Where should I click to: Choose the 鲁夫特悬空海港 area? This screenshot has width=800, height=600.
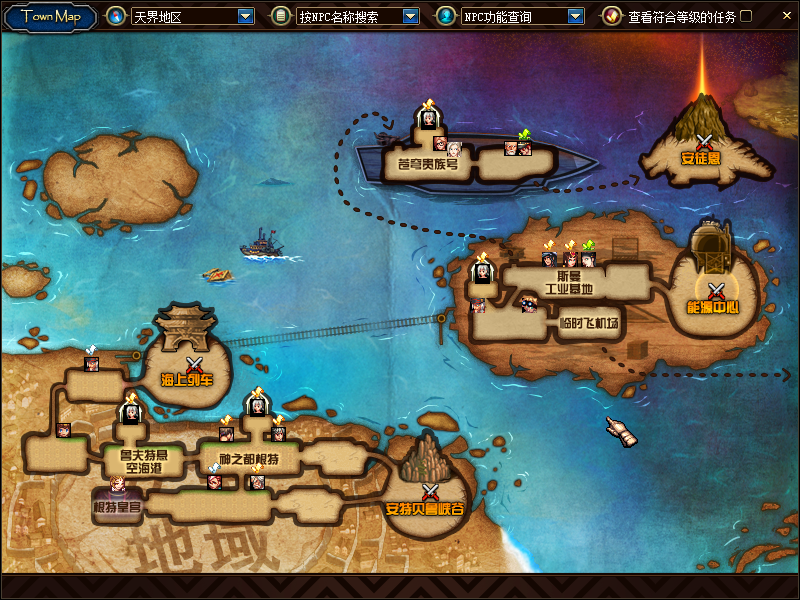[x=136, y=461]
